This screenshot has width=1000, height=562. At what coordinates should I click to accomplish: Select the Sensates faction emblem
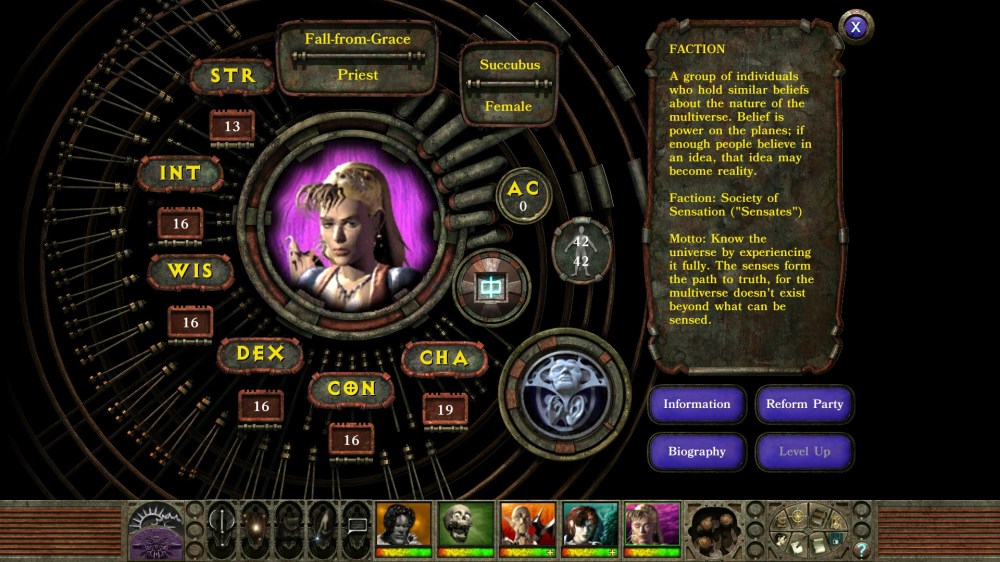(x=563, y=388)
